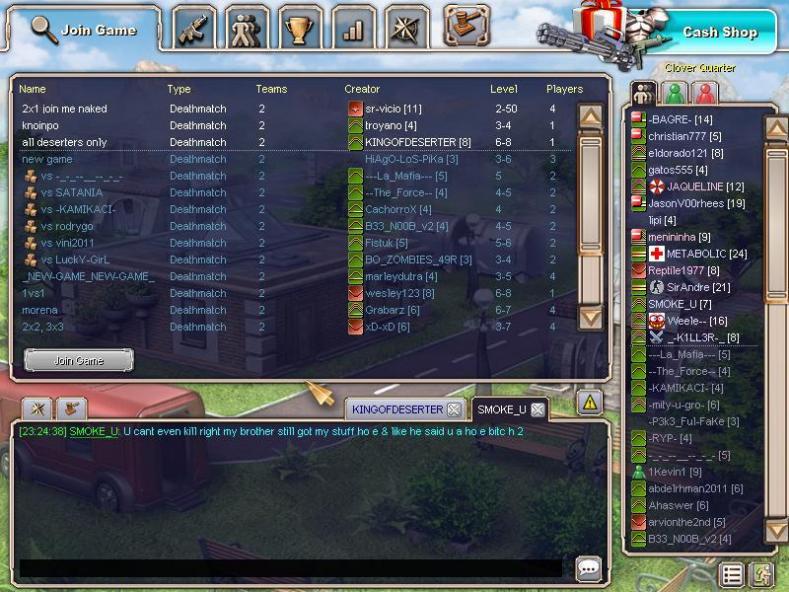
Task: Click the speech bubble send button
Action: tap(589, 569)
